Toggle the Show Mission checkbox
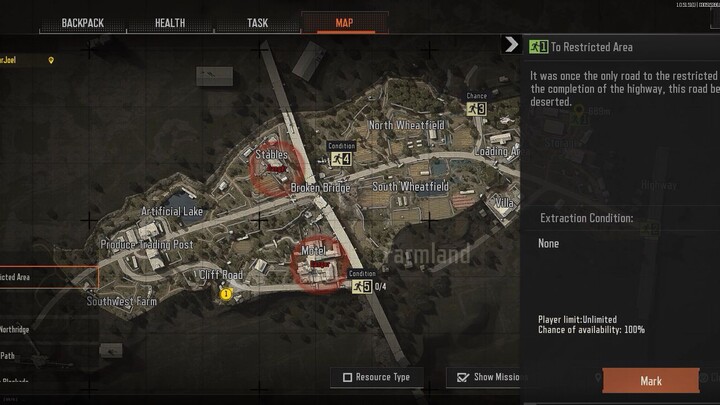 (462, 377)
